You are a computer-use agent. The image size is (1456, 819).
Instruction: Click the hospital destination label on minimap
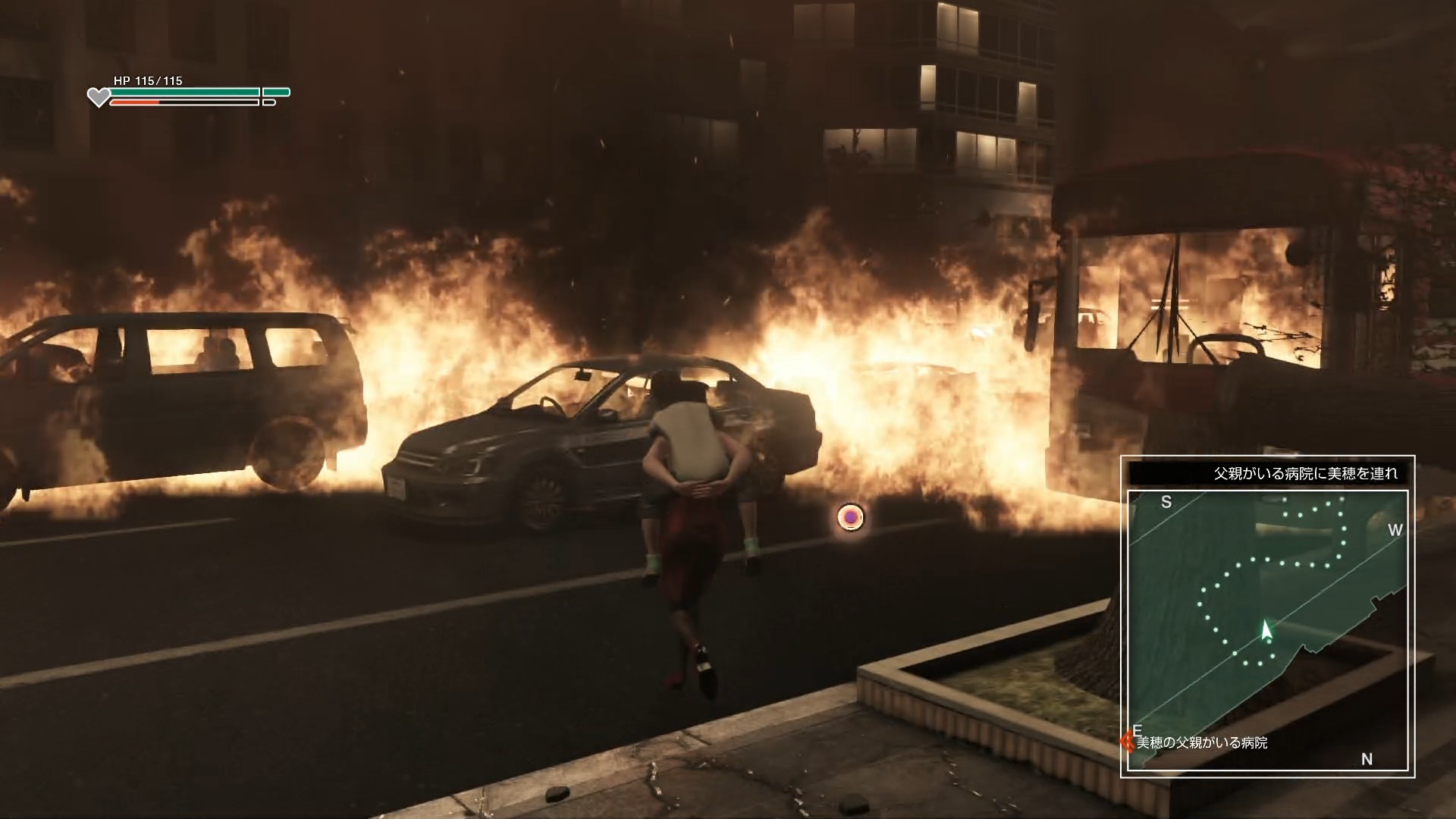(x=1201, y=742)
